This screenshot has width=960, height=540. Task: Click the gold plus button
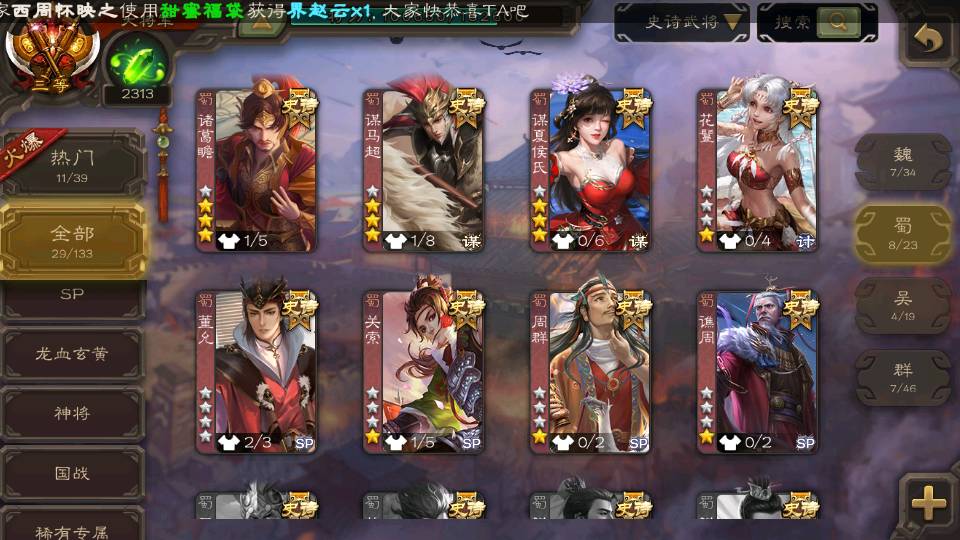pyautogui.click(x=928, y=503)
